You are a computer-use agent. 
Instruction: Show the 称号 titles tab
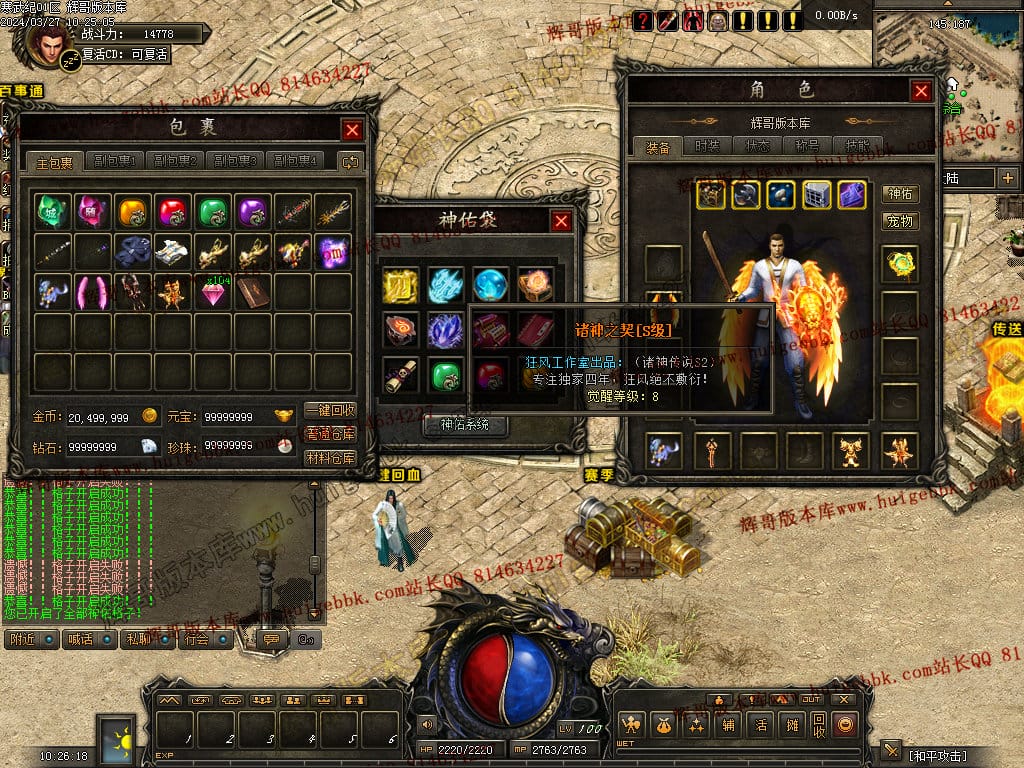pyautogui.click(x=808, y=146)
